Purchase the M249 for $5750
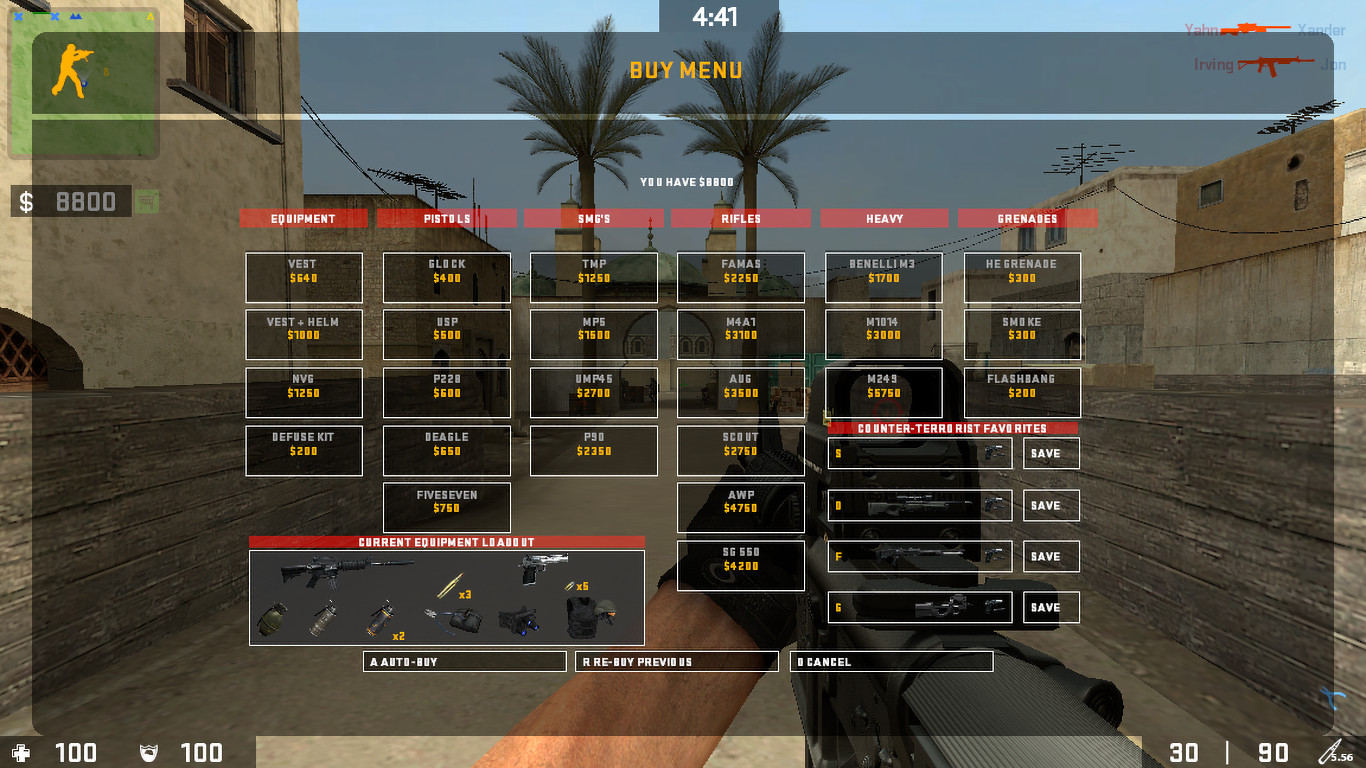1366x768 pixels. 883,392
